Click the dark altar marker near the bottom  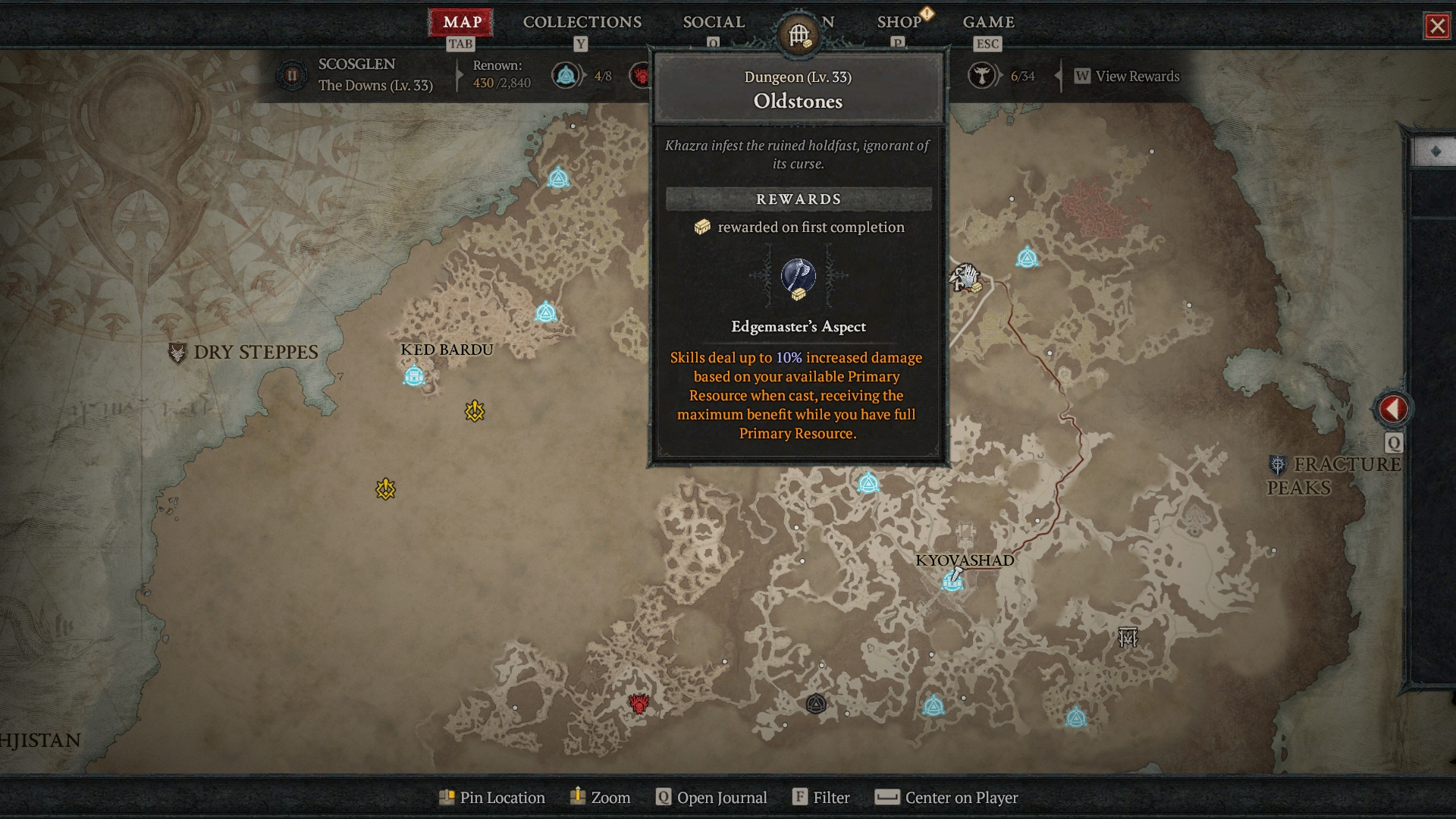(816, 704)
